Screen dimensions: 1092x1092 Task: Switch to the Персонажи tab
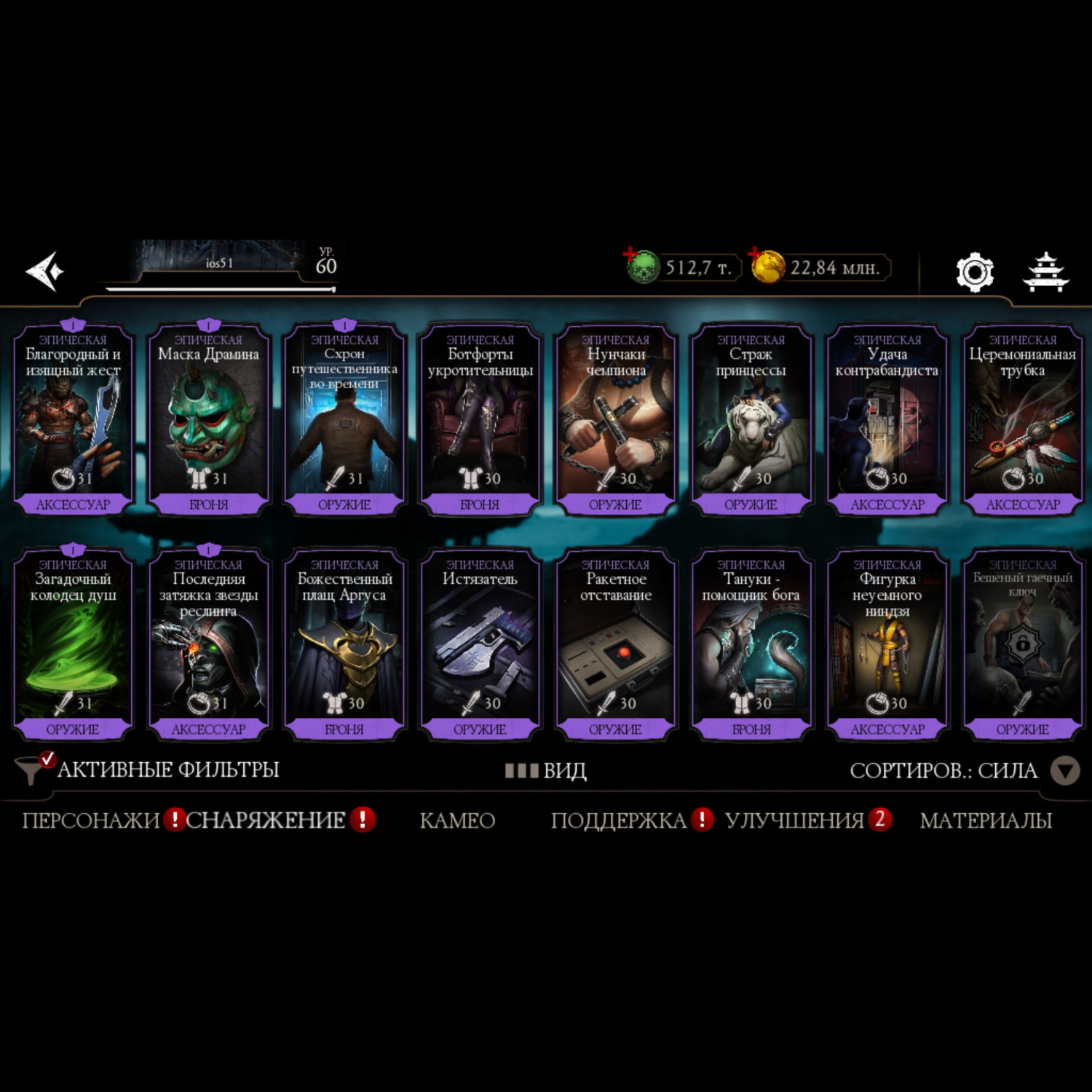90,820
